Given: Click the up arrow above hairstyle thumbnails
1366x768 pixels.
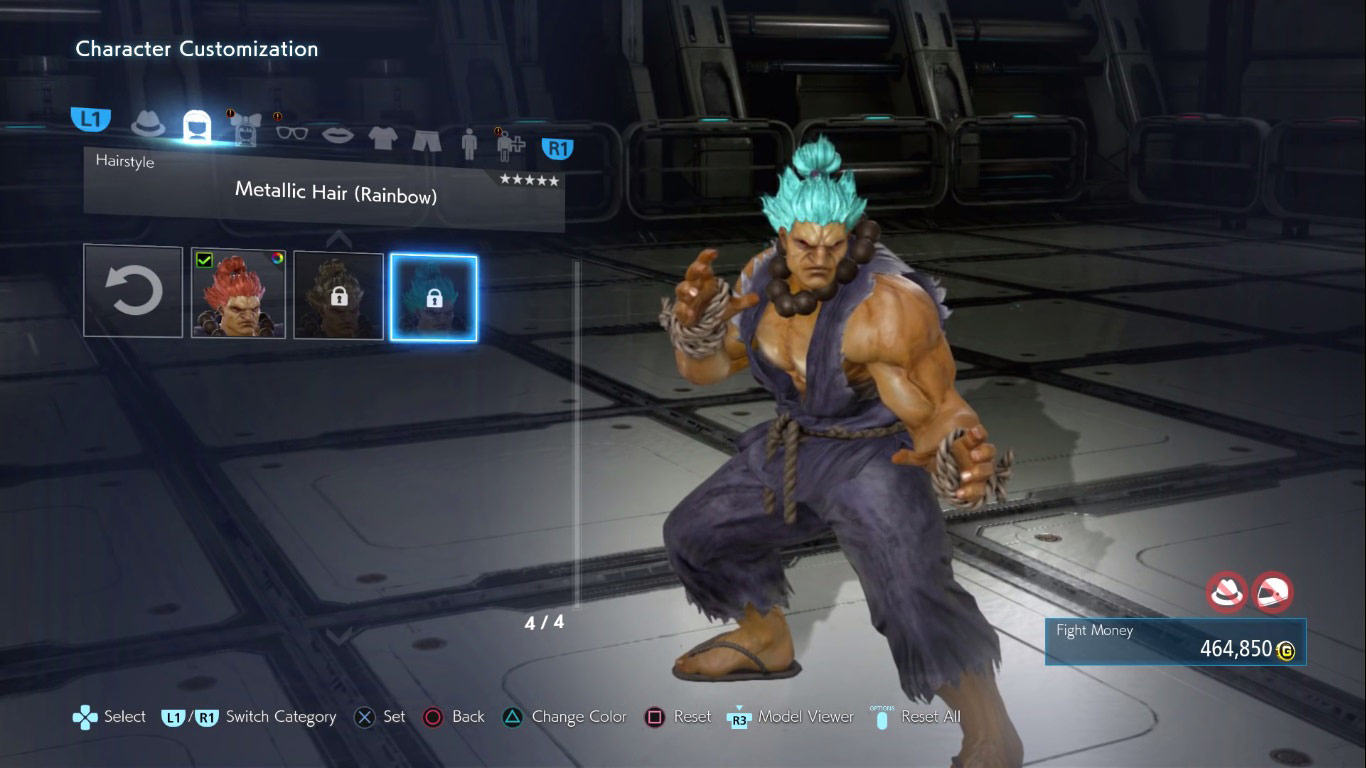Looking at the screenshot, I should click(x=338, y=238).
